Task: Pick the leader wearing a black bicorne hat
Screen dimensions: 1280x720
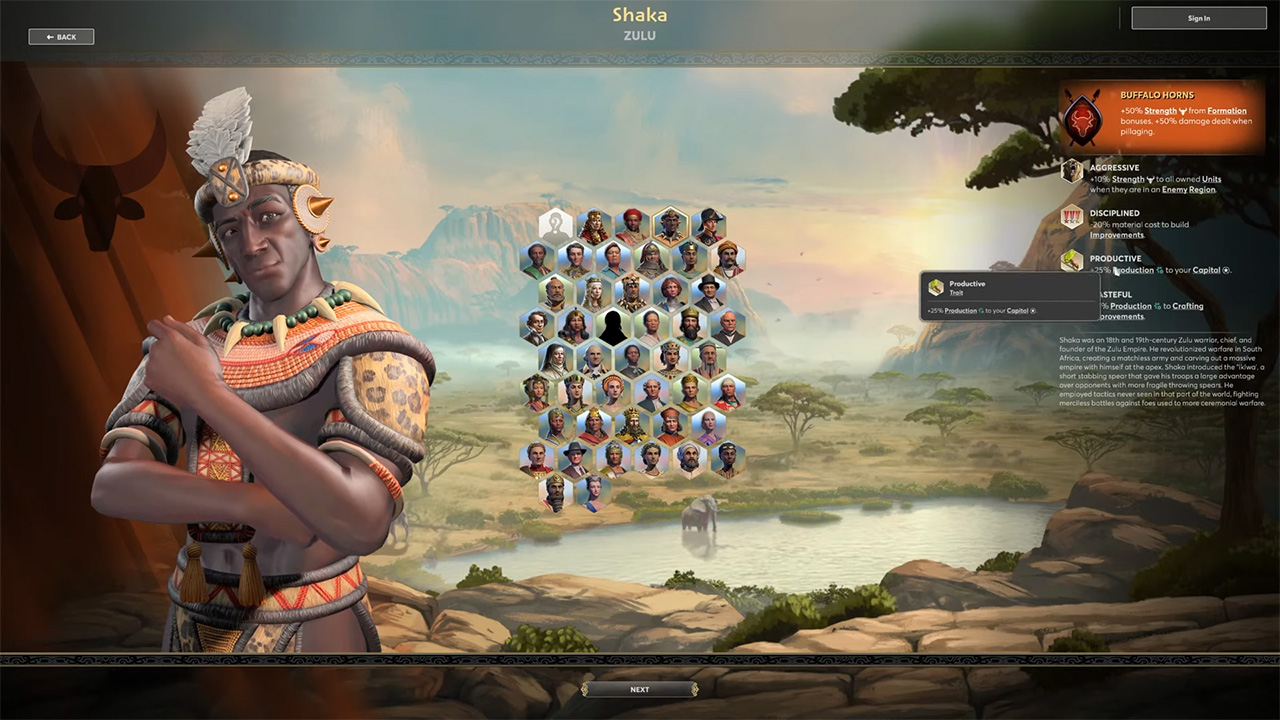Action: (709, 226)
